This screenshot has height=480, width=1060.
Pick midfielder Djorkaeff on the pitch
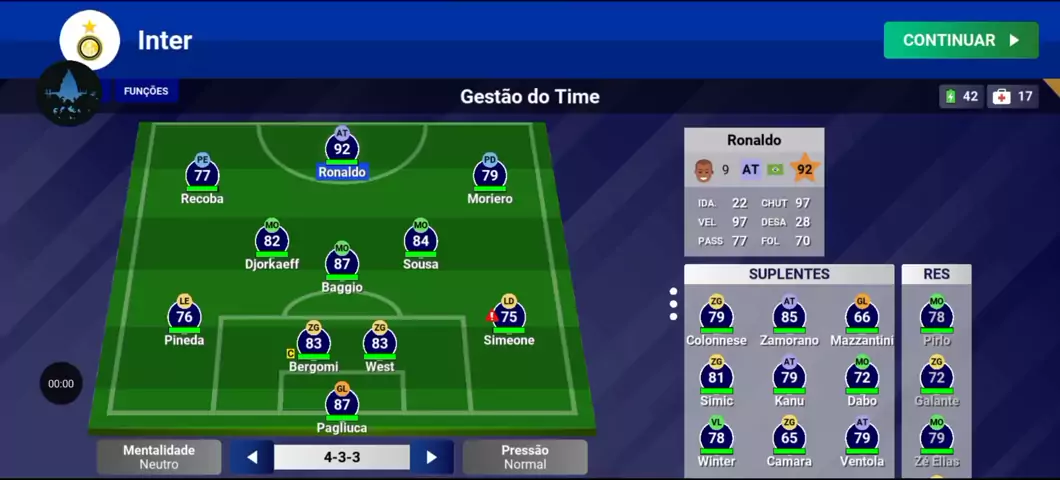click(x=271, y=242)
